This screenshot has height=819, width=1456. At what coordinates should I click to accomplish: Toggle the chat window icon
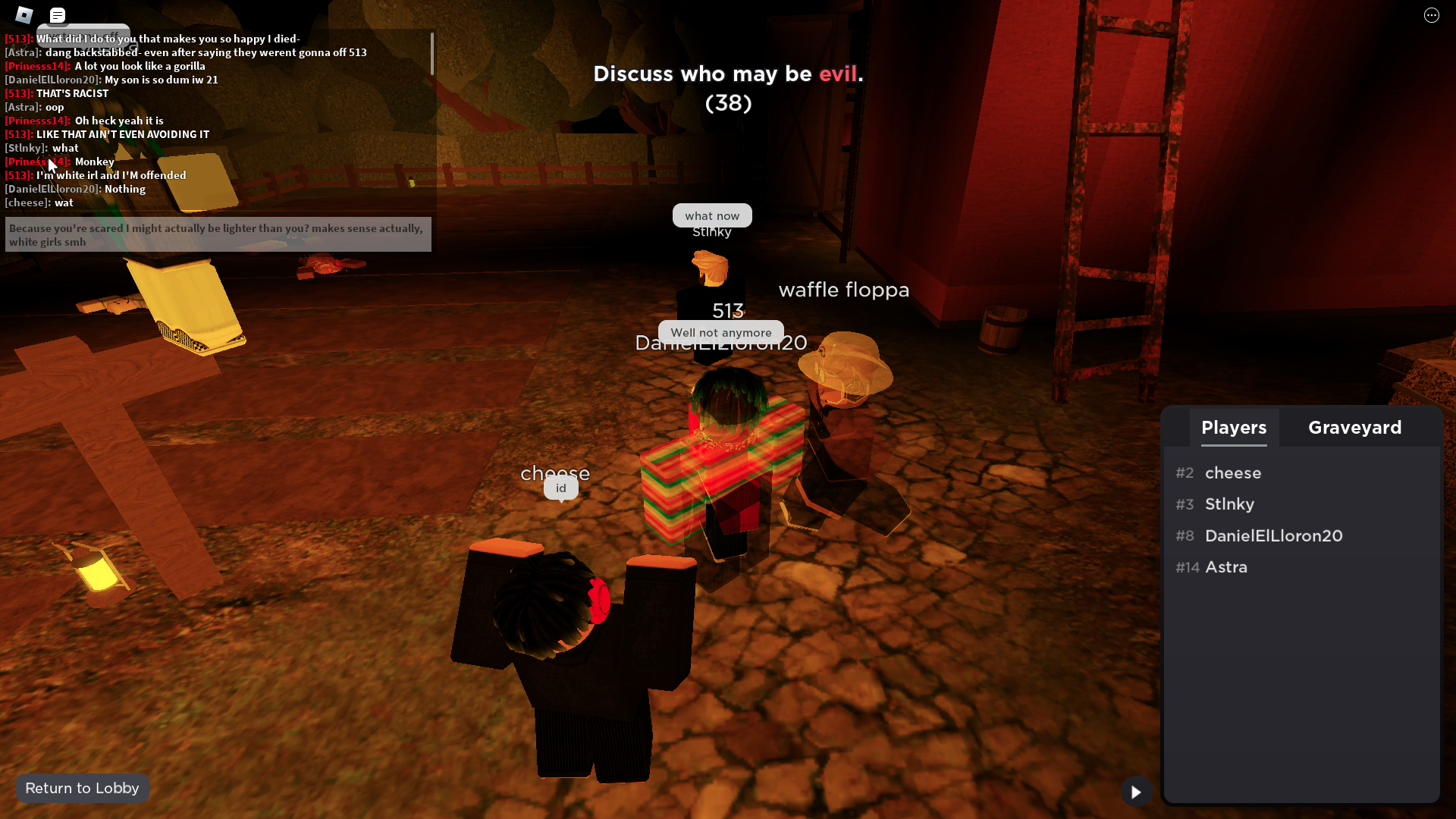(58, 15)
